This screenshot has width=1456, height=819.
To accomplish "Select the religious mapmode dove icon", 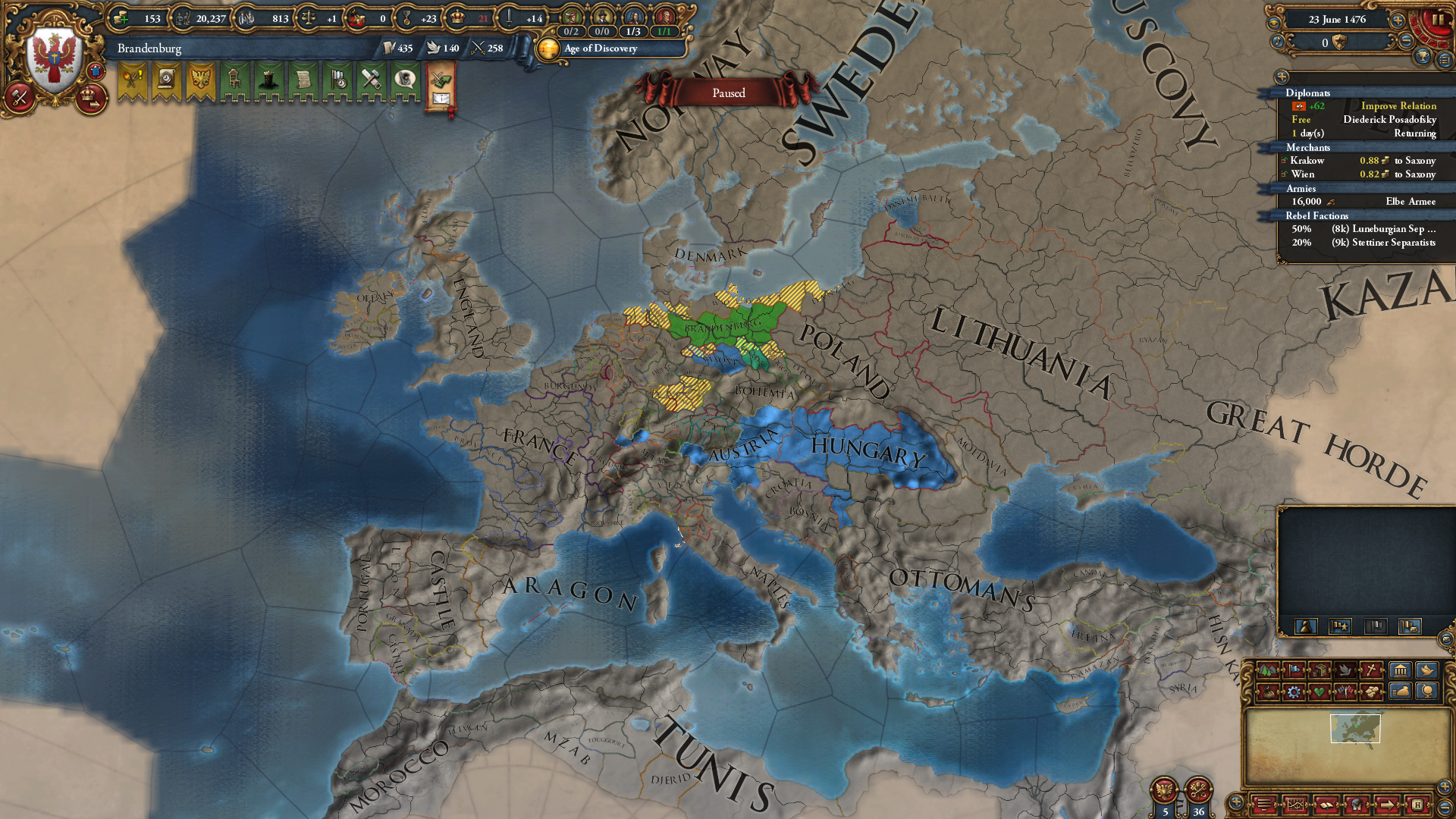I will pyautogui.click(x=1346, y=670).
